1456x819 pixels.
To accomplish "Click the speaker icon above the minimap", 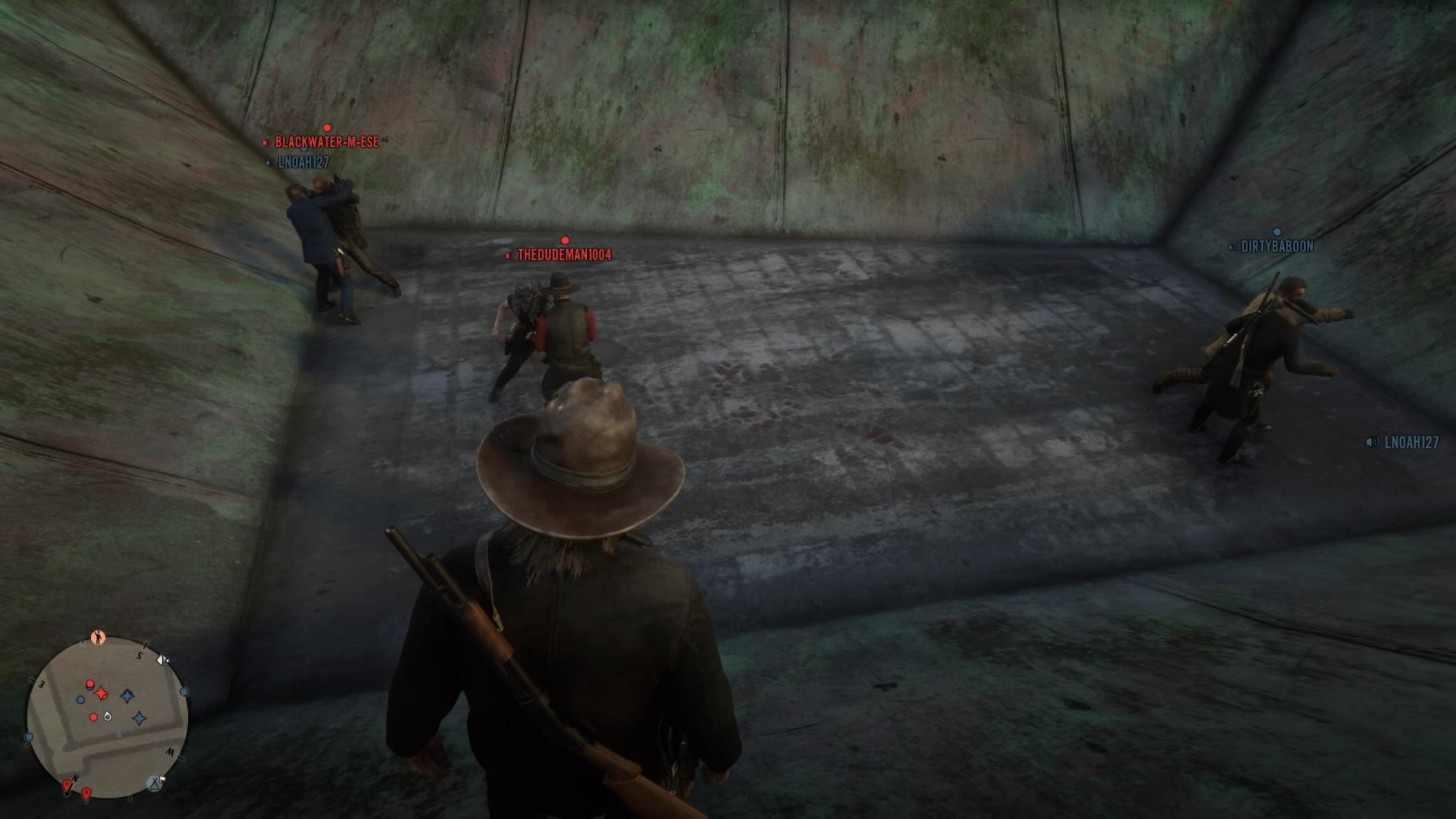I will click(161, 659).
